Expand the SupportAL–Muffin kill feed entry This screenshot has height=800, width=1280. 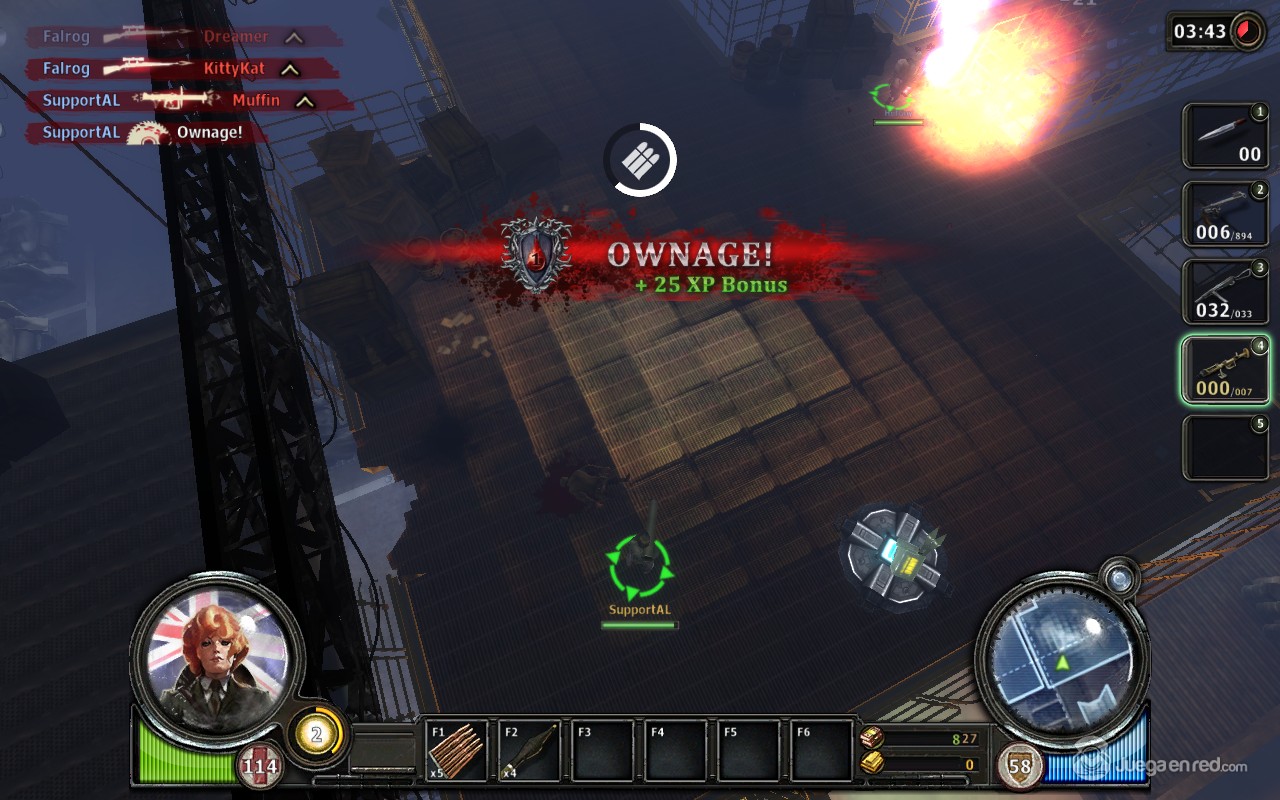(305, 101)
